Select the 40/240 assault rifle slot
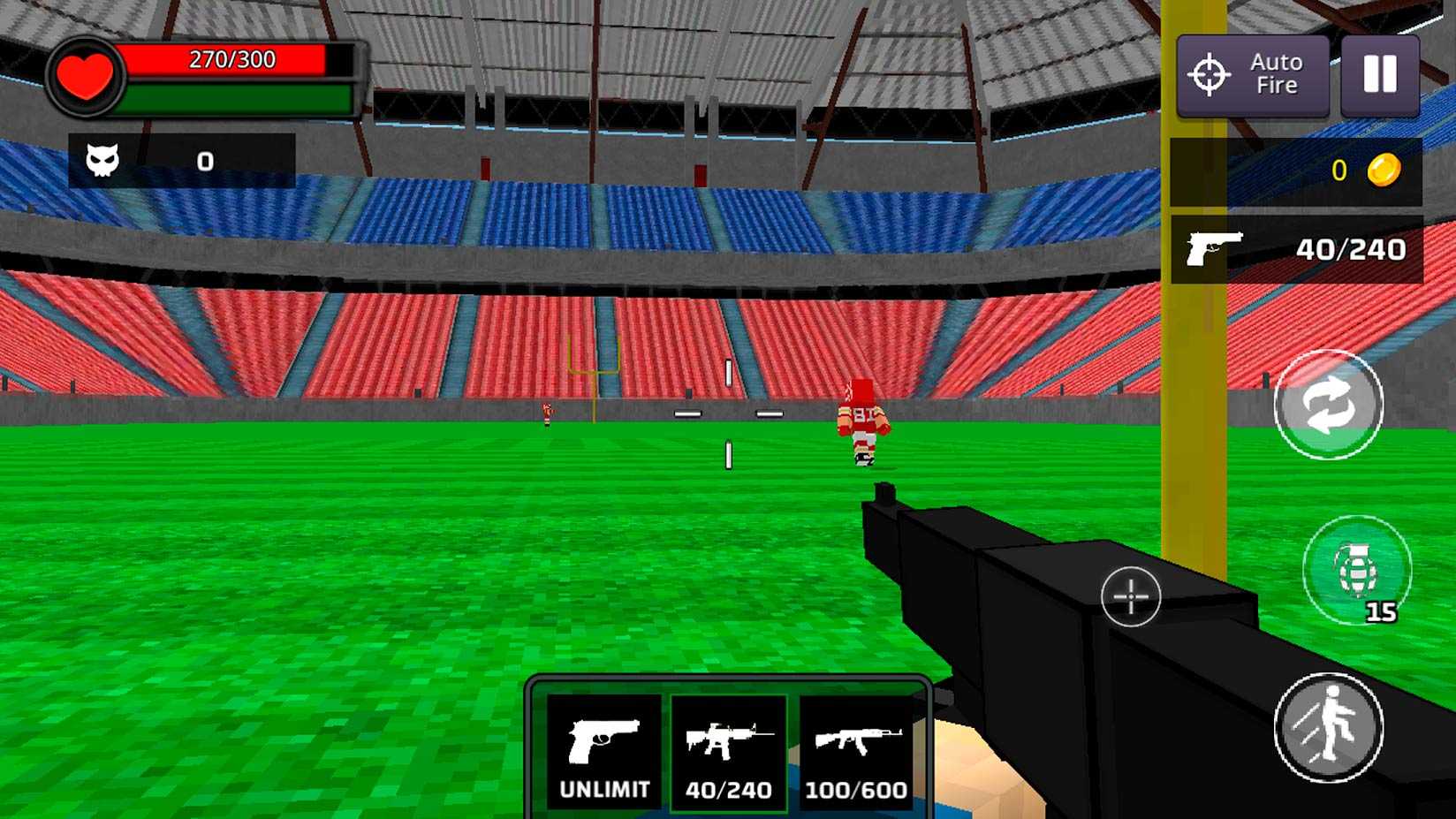Image resolution: width=1456 pixels, height=819 pixels. pyautogui.click(x=729, y=752)
